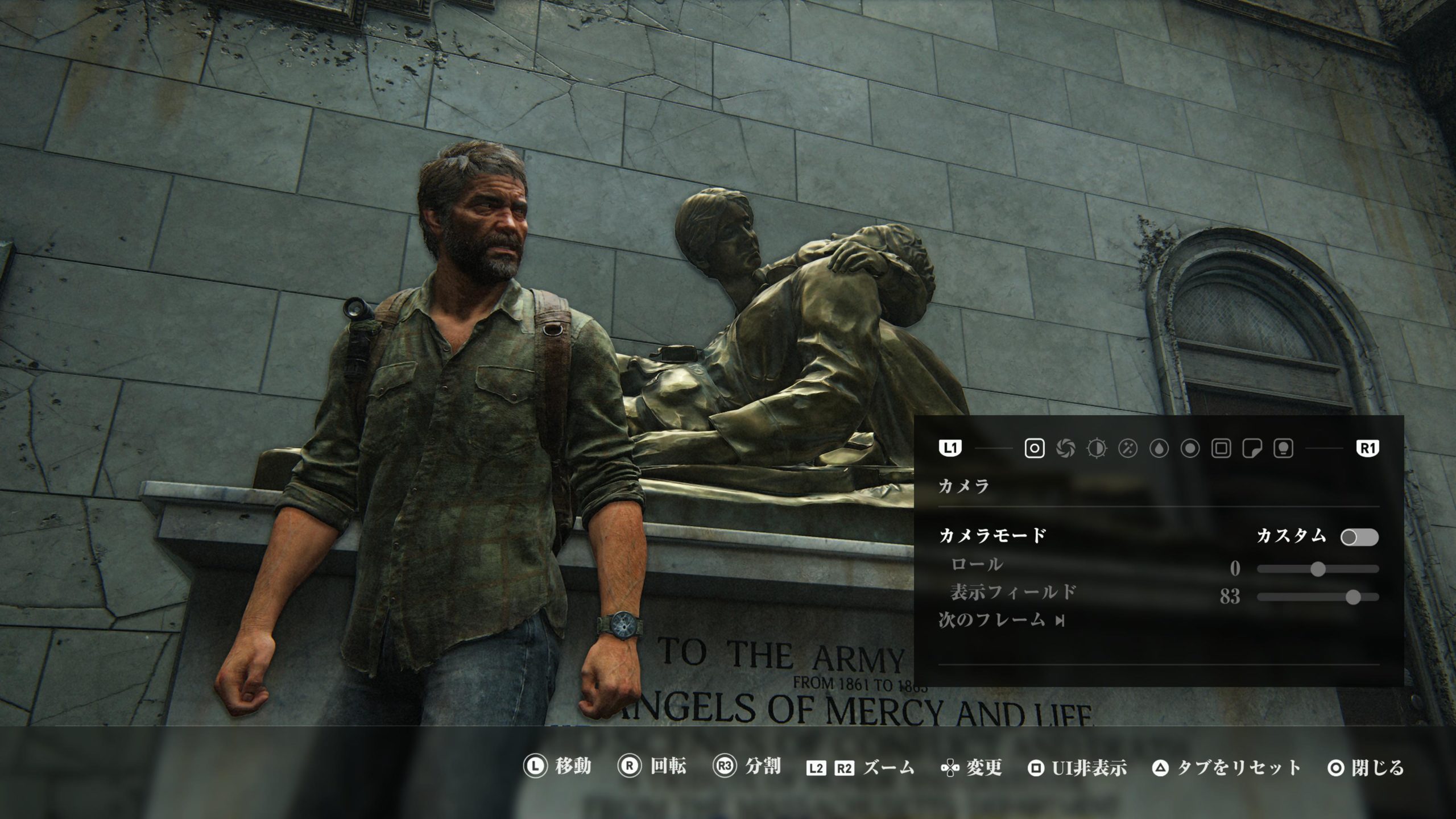Adjust the ロール roll slider

click(x=1318, y=569)
